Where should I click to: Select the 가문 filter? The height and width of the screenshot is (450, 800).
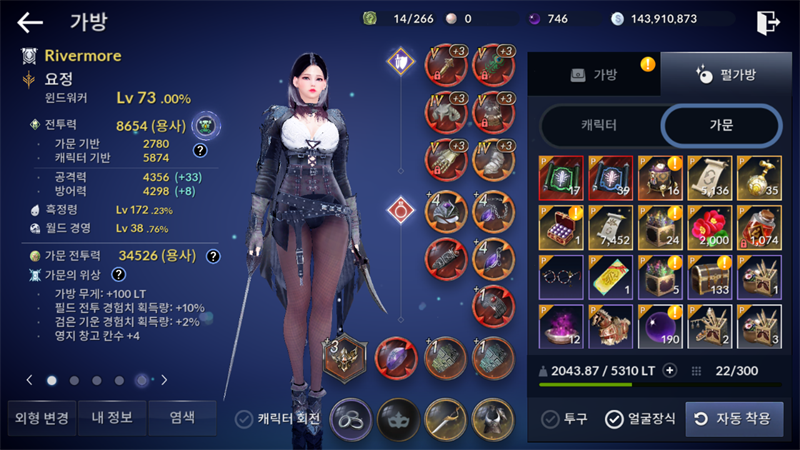[720, 124]
